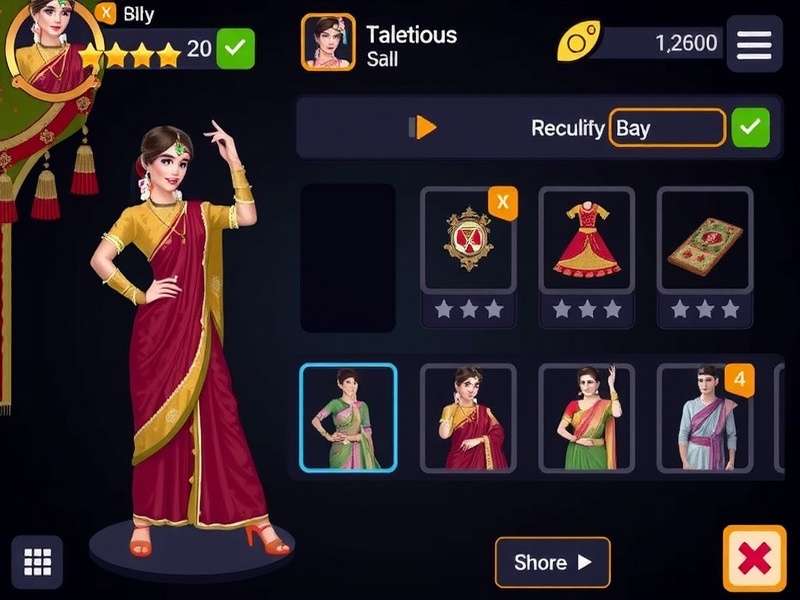Select the blue-grey saree outfit
Viewport: 800px width, 600px height.
point(704,418)
